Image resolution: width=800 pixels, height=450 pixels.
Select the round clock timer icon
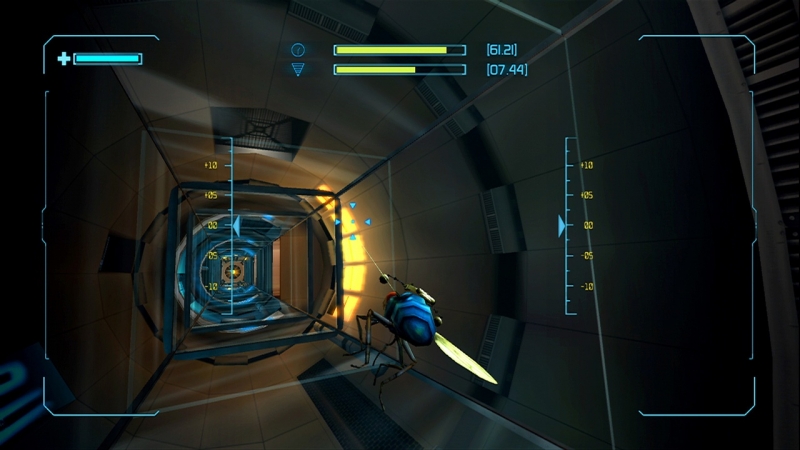click(x=298, y=49)
